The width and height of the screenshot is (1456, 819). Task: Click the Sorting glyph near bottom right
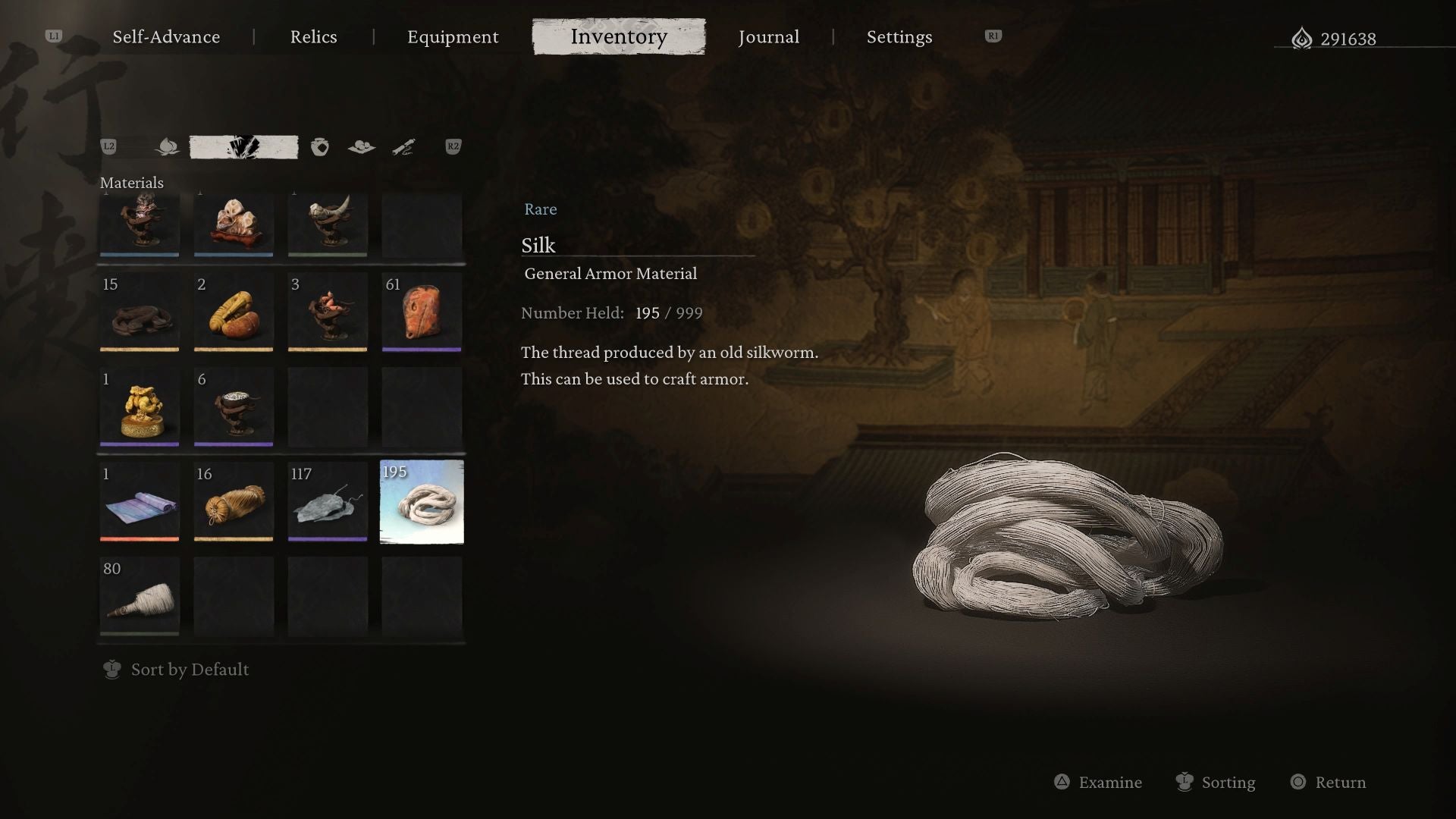[x=1183, y=782]
